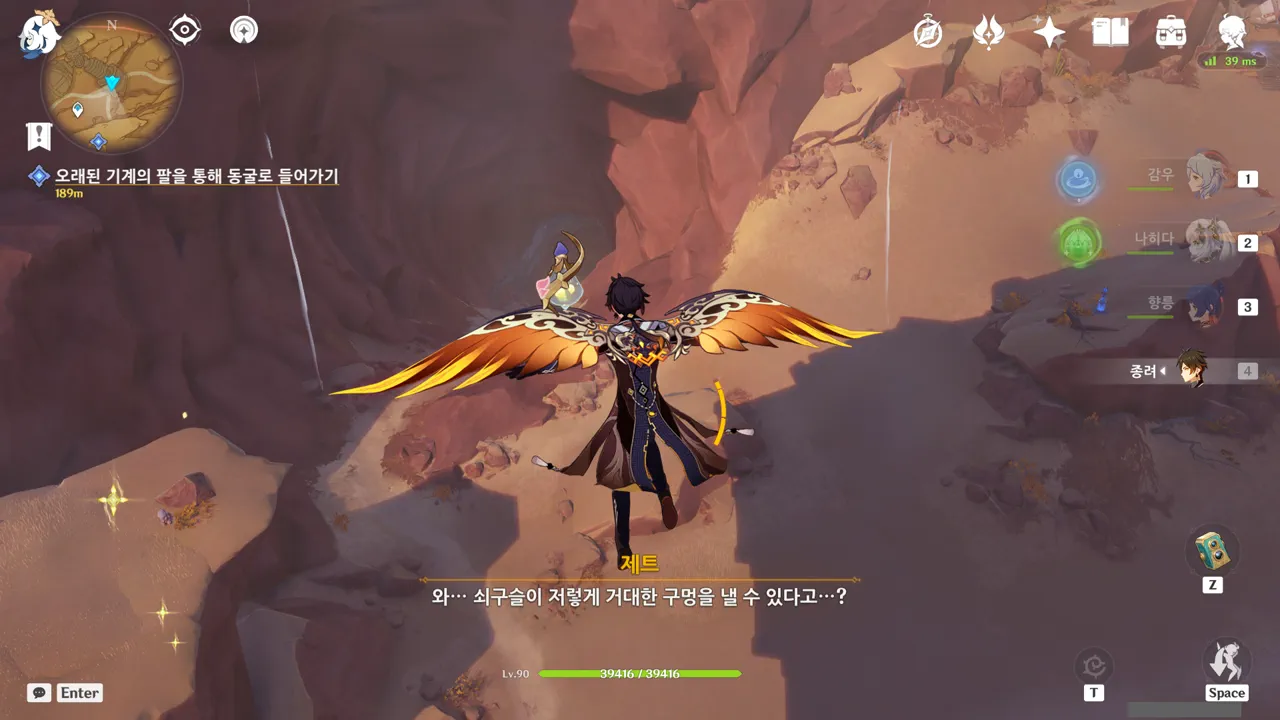Use the camera gadget icon

click(1212, 552)
